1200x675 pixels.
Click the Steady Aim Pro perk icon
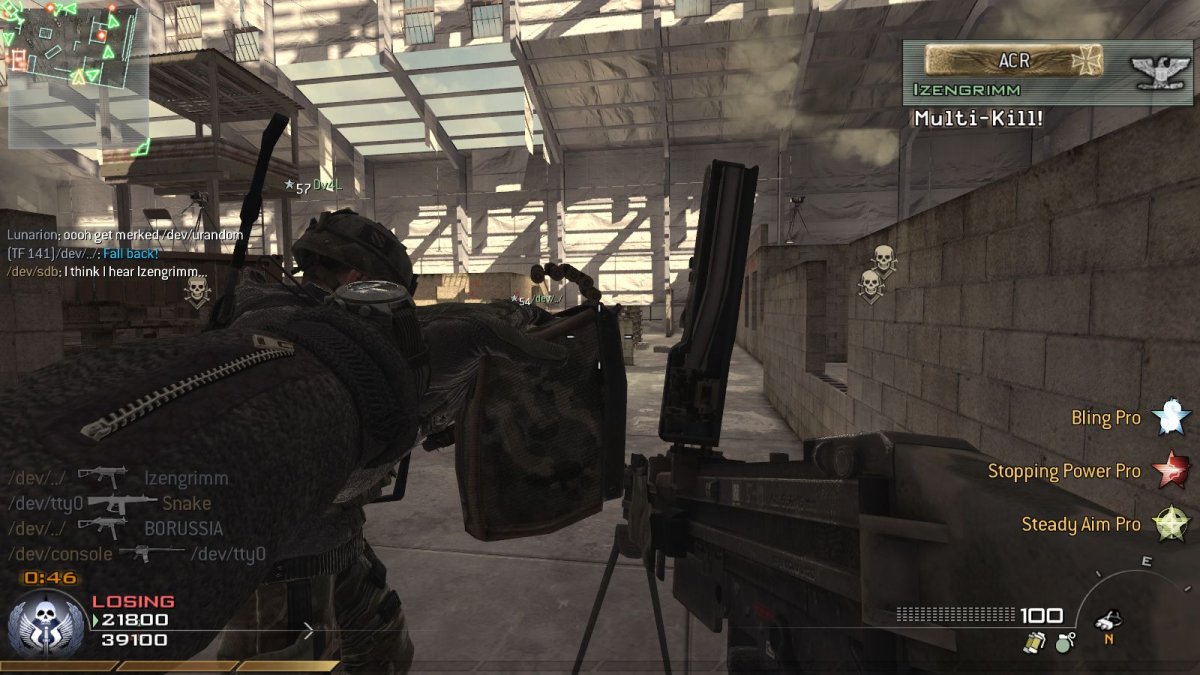pos(1170,523)
